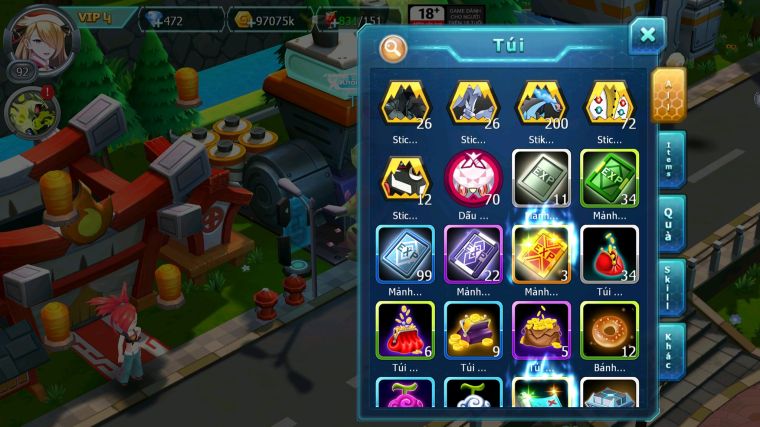
Task: Switch to the Skill tab
Action: pos(667,287)
